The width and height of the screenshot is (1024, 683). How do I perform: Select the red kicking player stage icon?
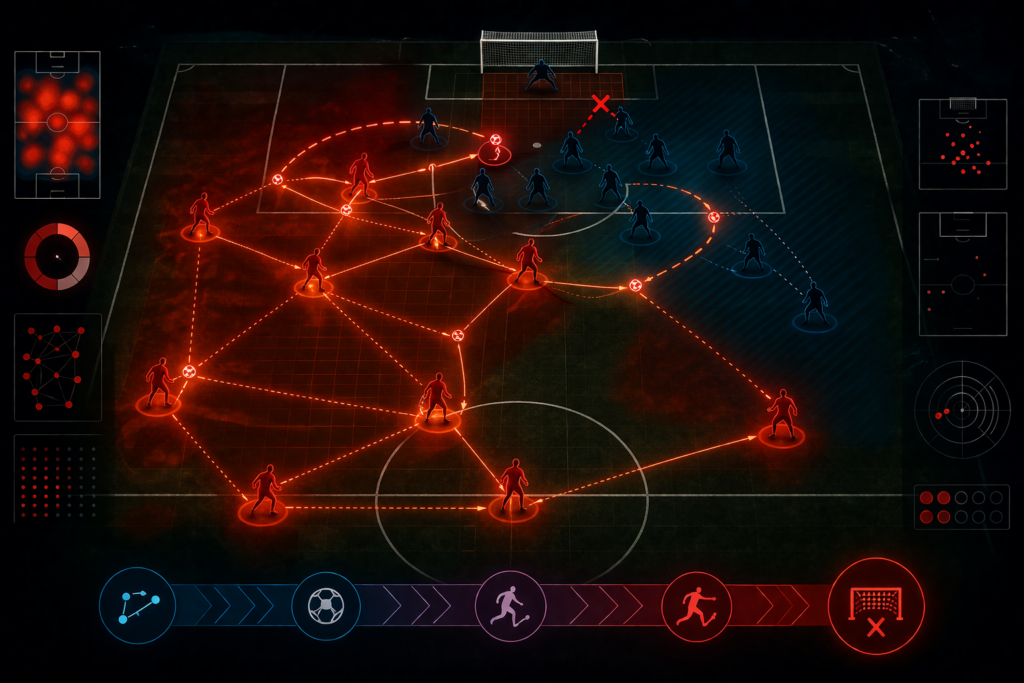(x=696, y=606)
